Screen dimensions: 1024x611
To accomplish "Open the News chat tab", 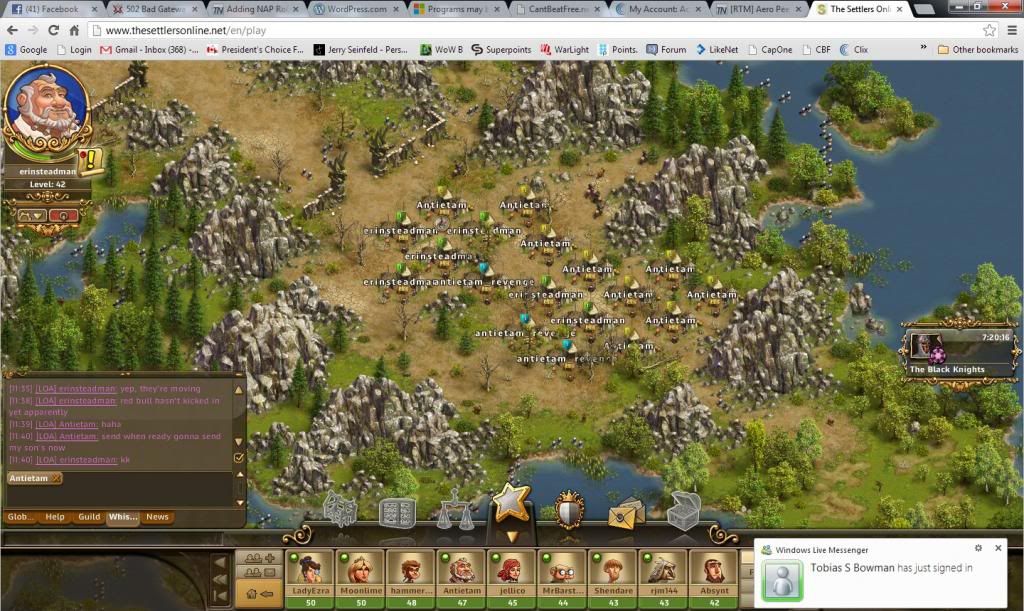I will coord(157,517).
